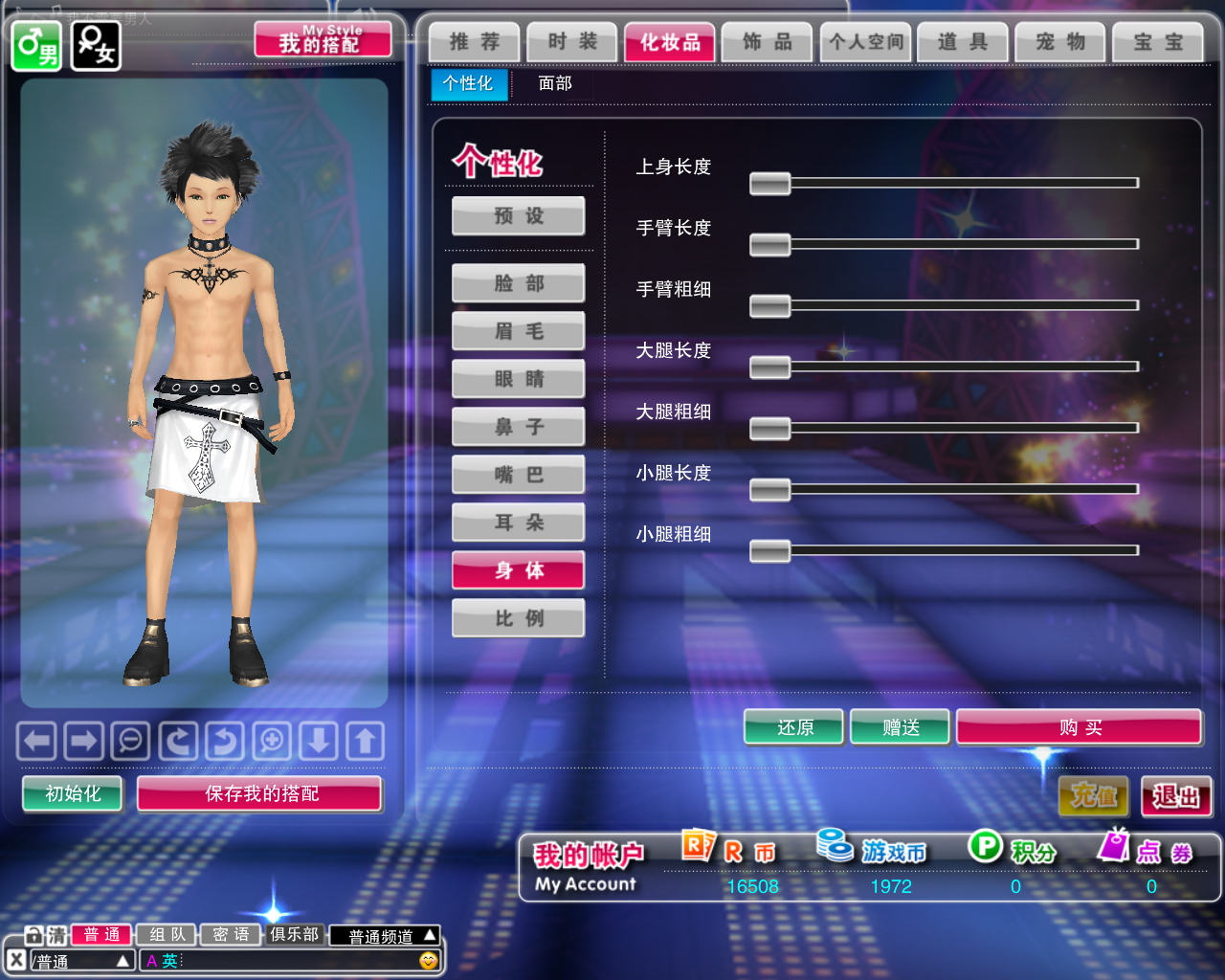Choose the 预设 preset button
The image size is (1225, 980).
pyautogui.click(x=519, y=216)
